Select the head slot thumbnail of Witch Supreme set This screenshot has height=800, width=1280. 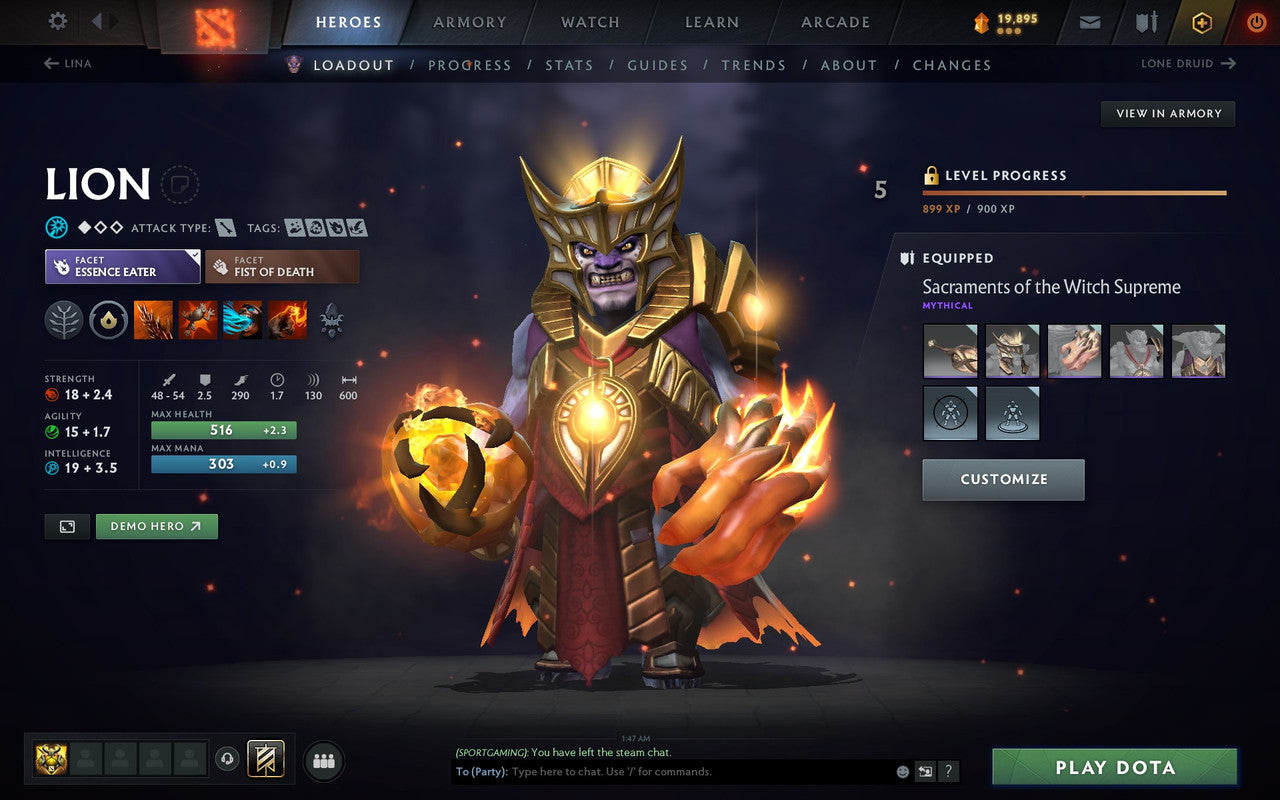[x=1012, y=351]
